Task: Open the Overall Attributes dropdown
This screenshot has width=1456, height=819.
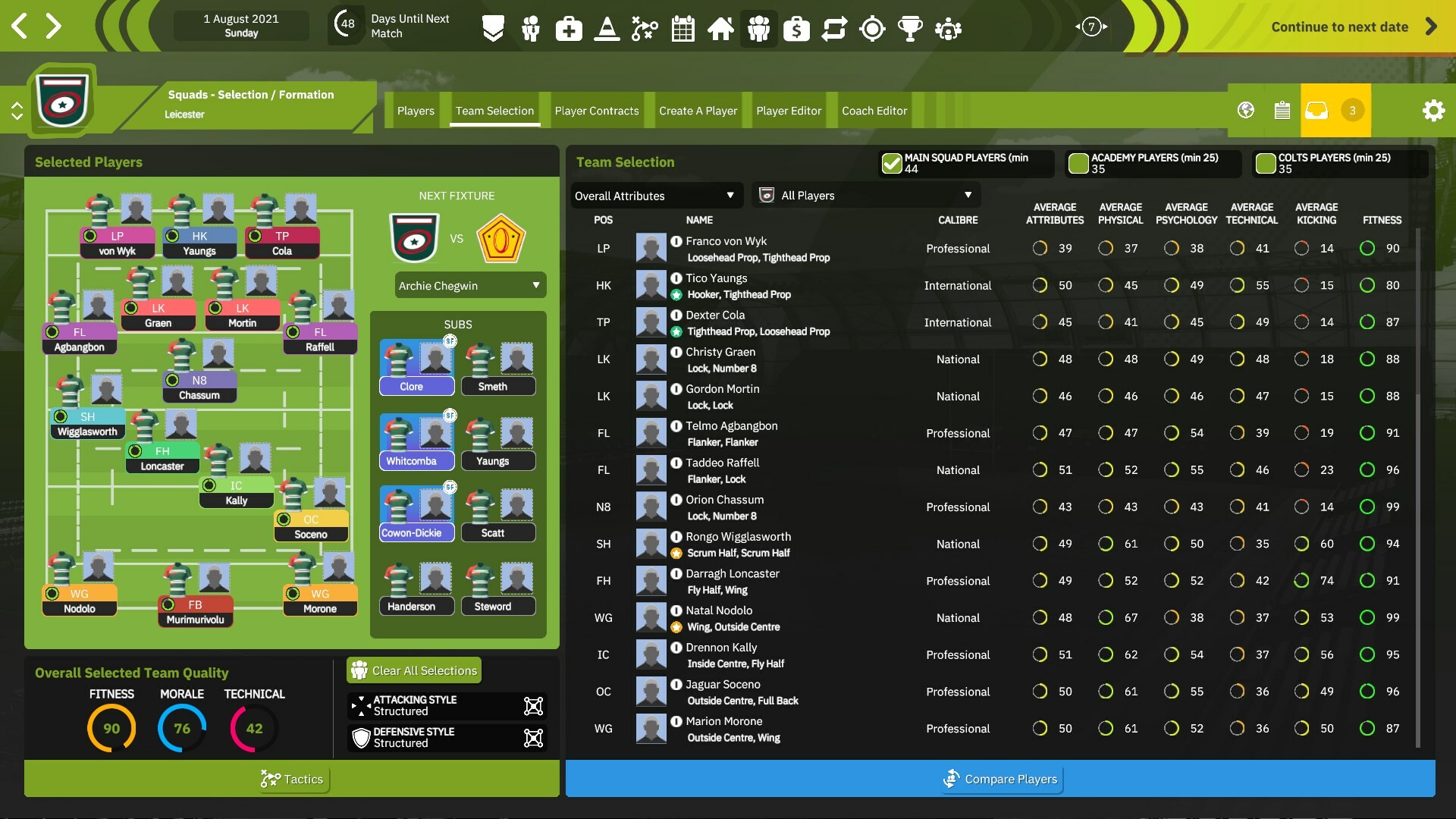Action: click(x=655, y=195)
